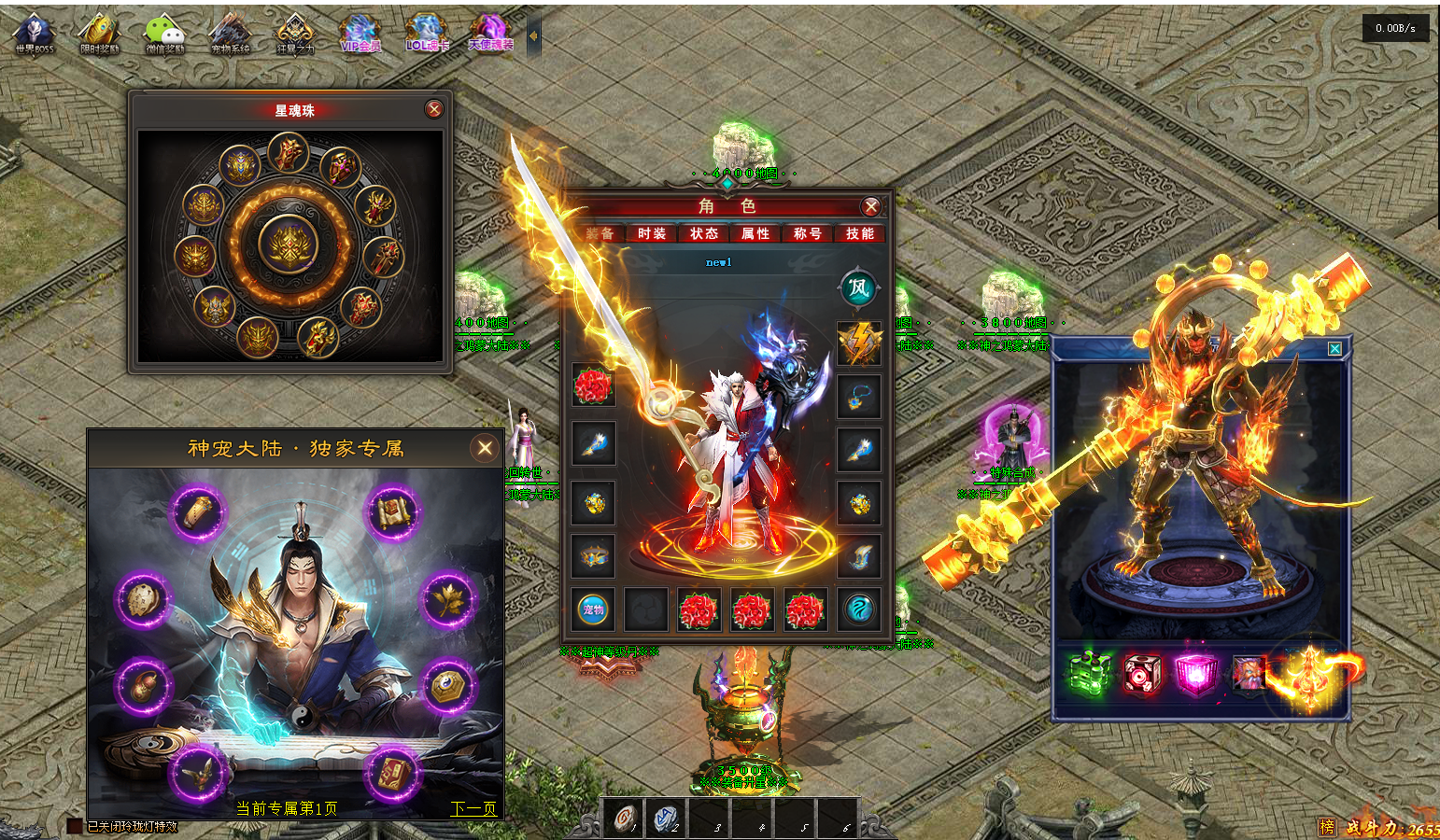Switch to the 称号 tab
The image size is (1440, 840).
pyautogui.click(x=807, y=233)
